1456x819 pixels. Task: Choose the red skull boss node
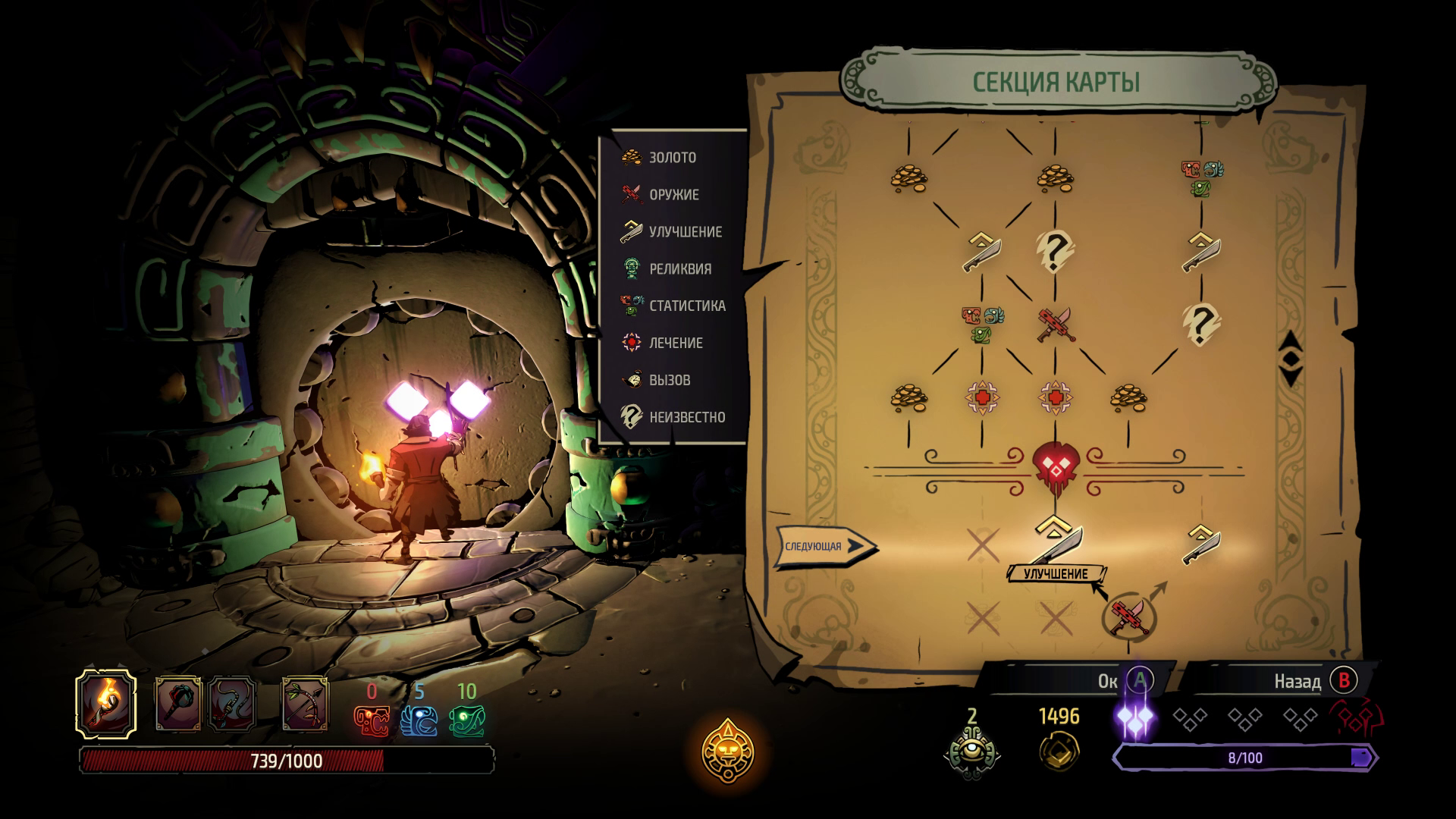[x=1055, y=464]
